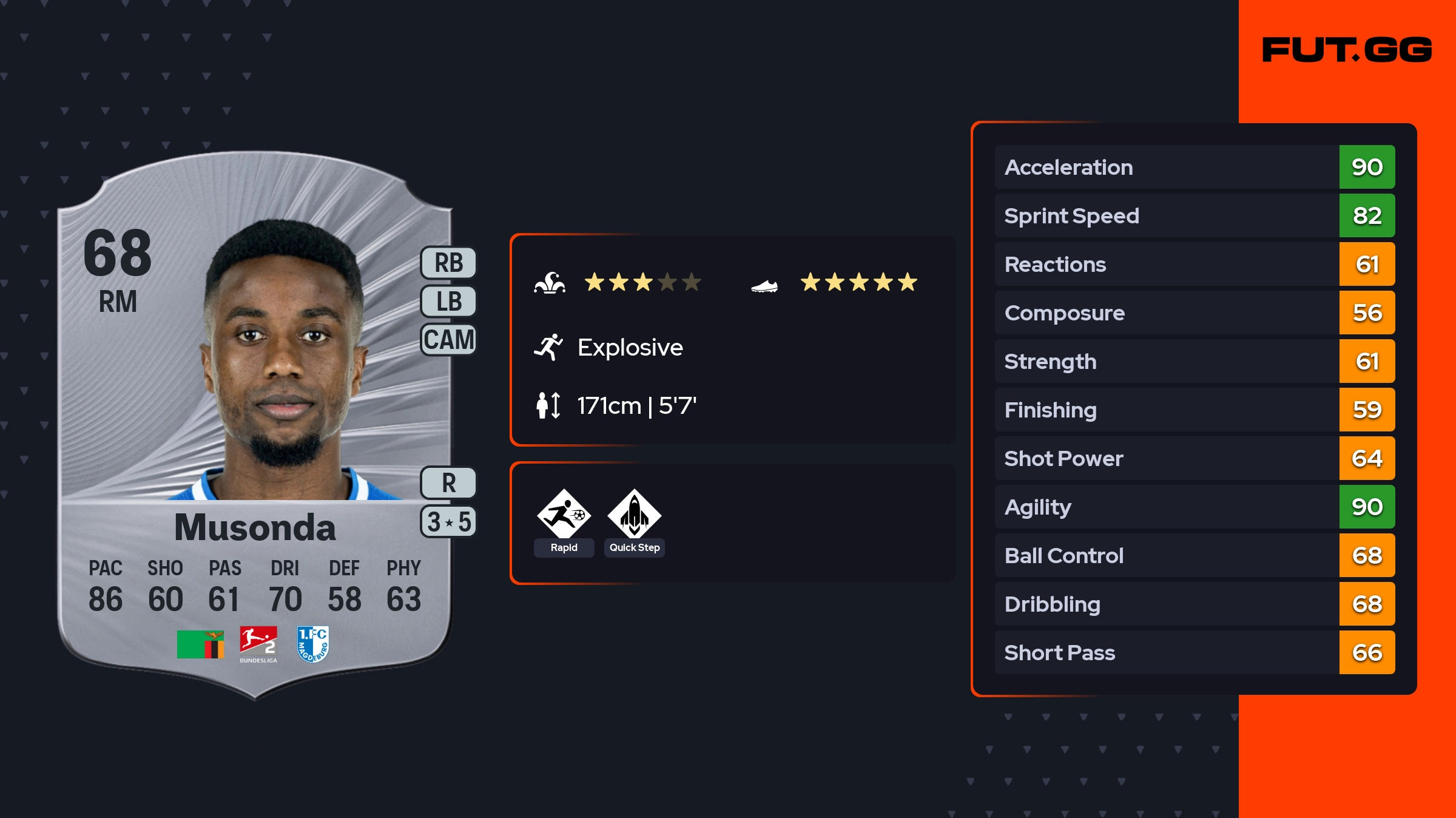Click the Explosive acceleration type label

tap(630, 348)
